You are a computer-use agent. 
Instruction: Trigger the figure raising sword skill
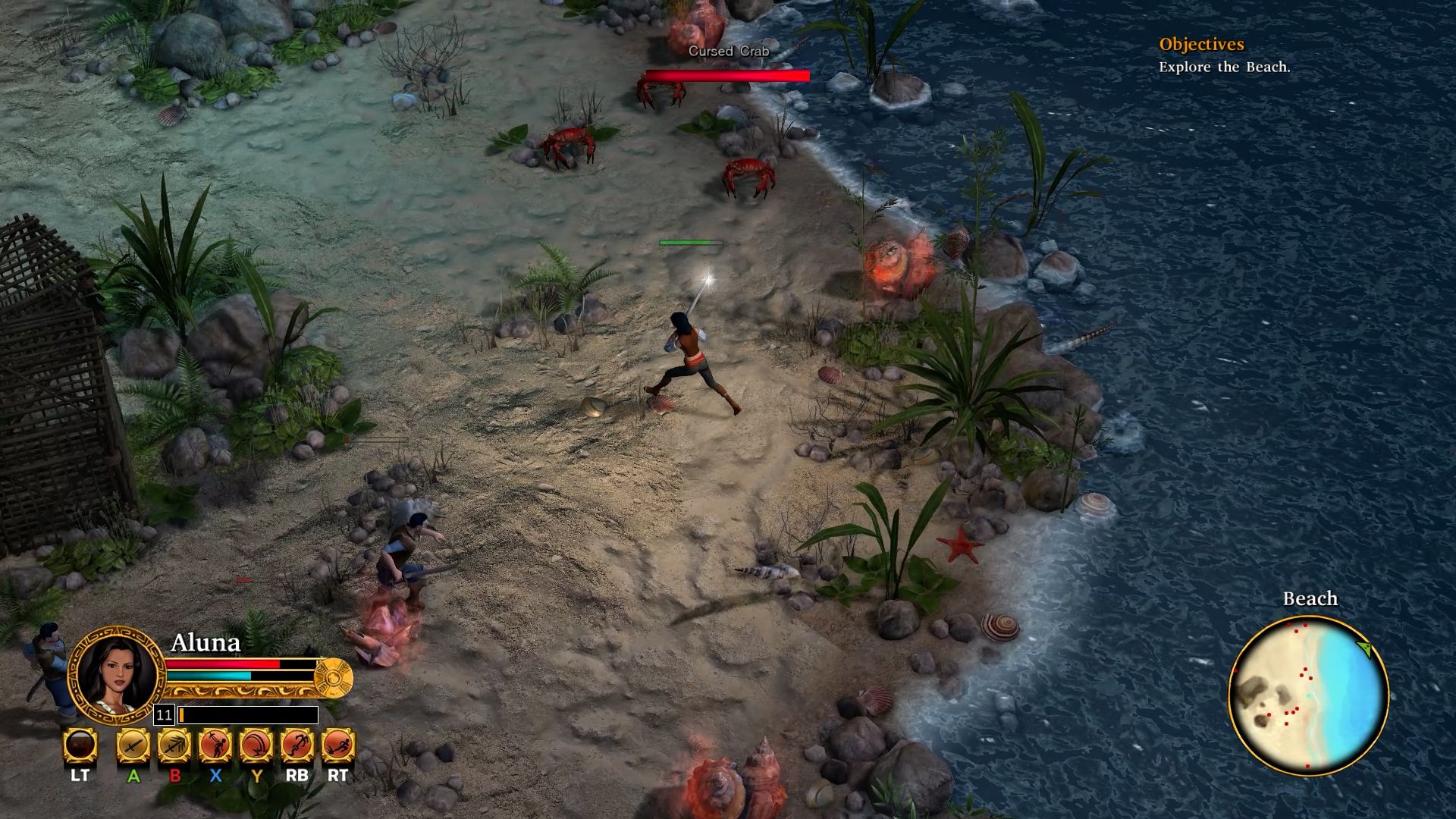tap(215, 745)
